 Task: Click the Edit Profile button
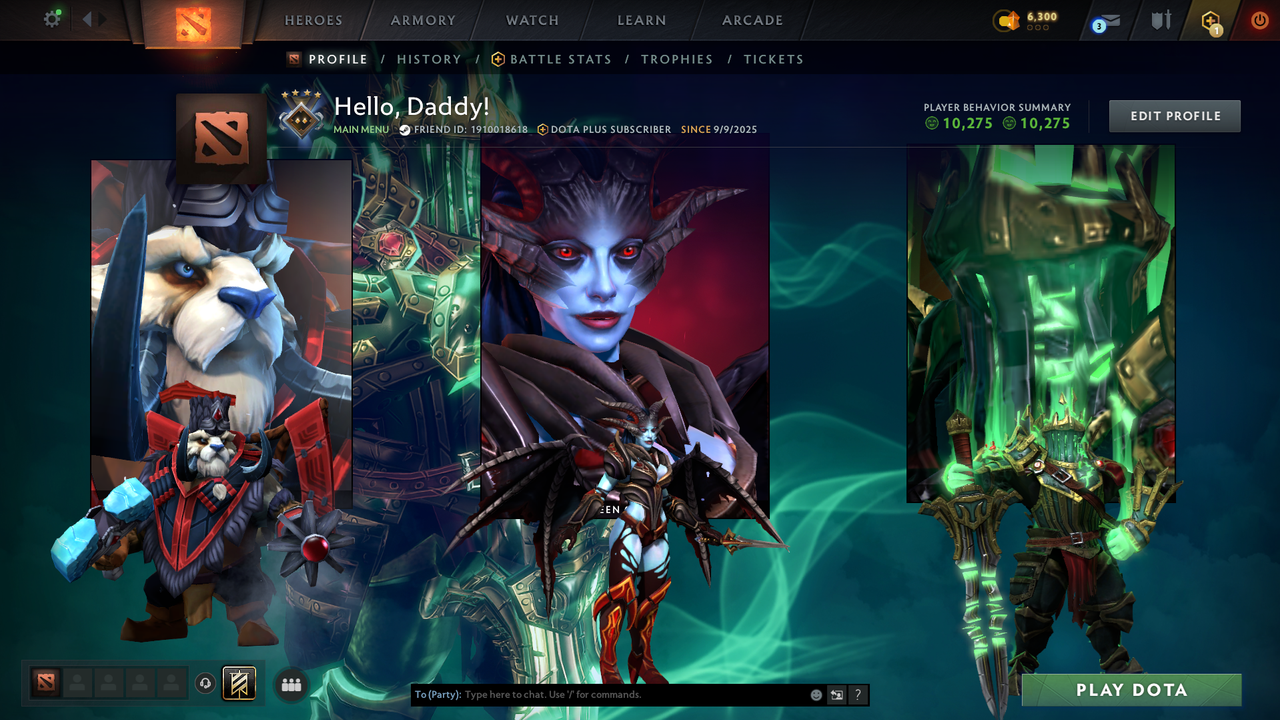click(x=1174, y=116)
